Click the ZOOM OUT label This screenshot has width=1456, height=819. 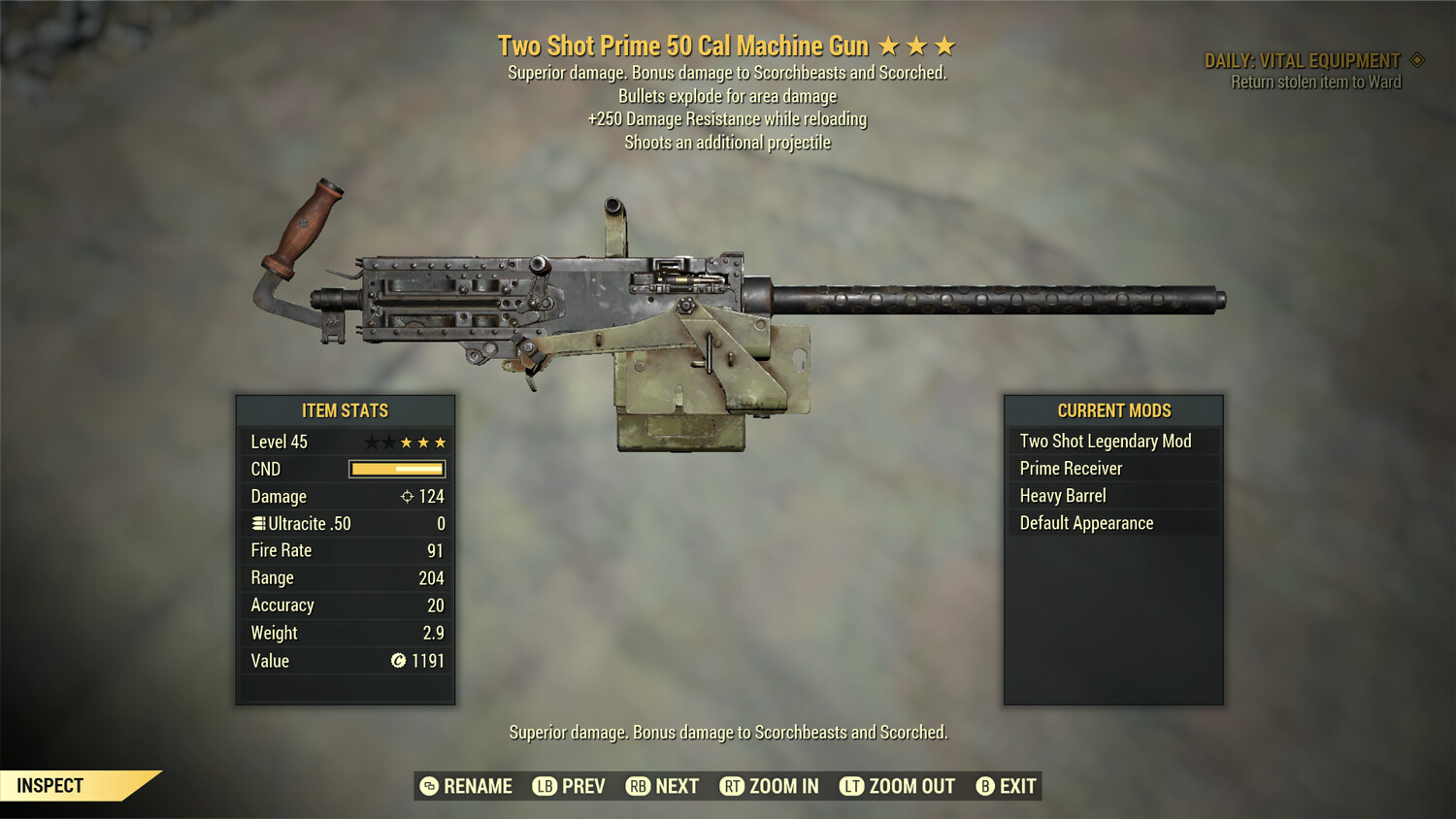[x=912, y=786]
